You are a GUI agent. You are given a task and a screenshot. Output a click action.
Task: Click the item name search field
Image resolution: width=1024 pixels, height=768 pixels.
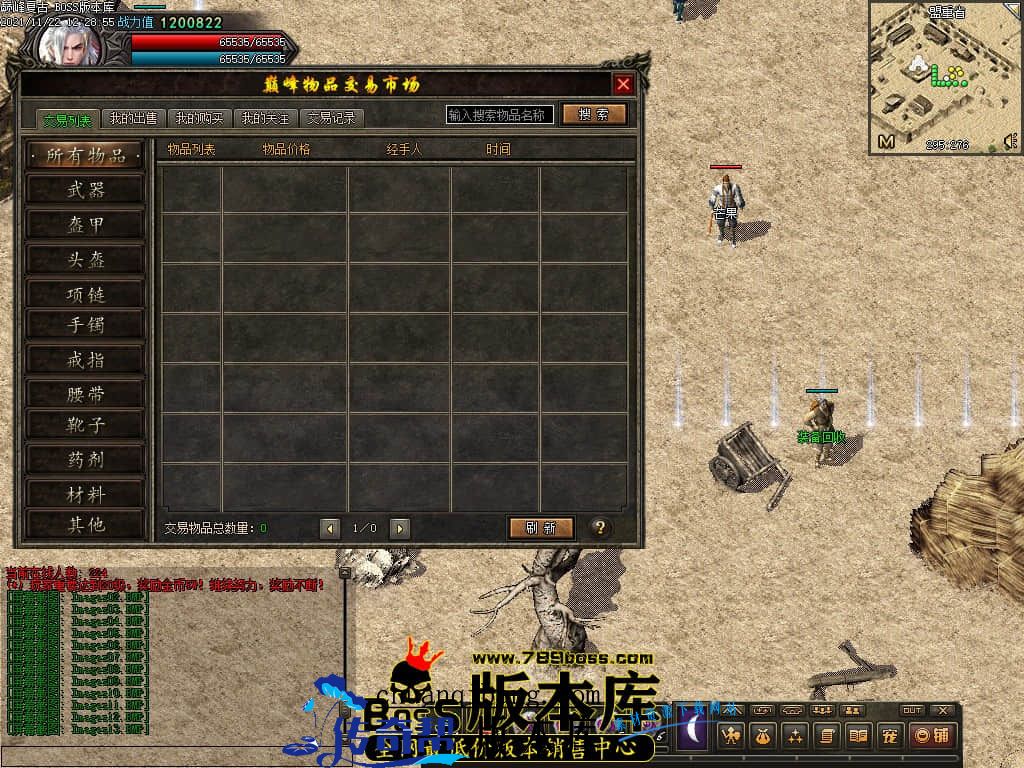(x=500, y=115)
